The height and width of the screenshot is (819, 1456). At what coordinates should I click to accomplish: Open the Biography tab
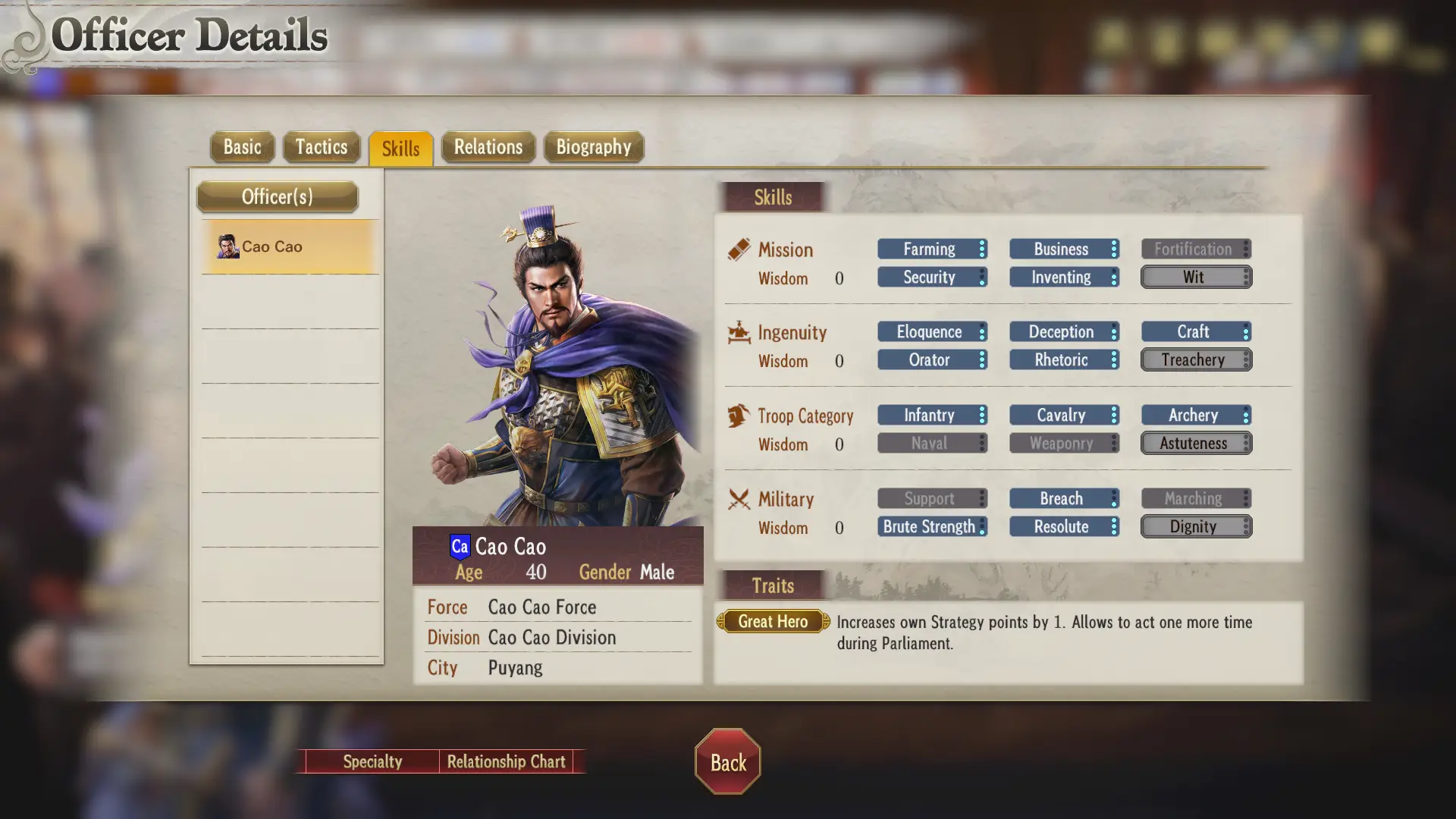point(593,146)
